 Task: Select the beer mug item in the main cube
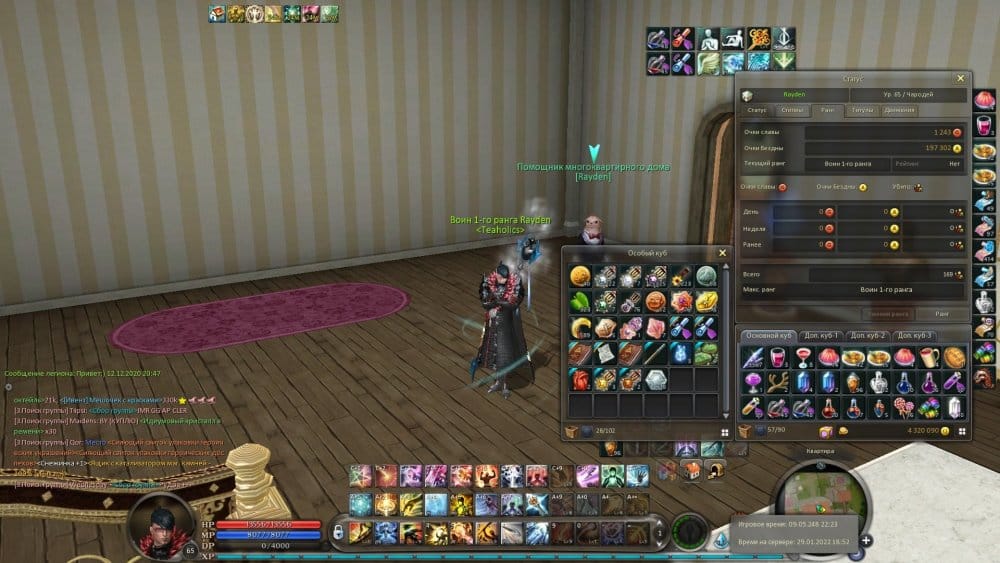pyautogui.click(x=930, y=358)
